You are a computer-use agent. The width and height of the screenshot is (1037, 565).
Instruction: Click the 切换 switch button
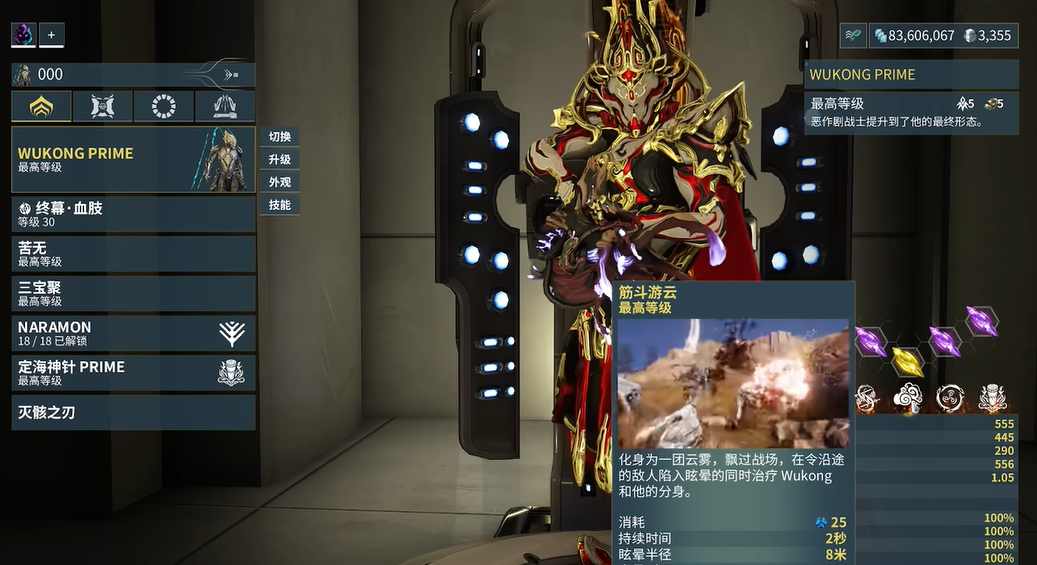(280, 137)
